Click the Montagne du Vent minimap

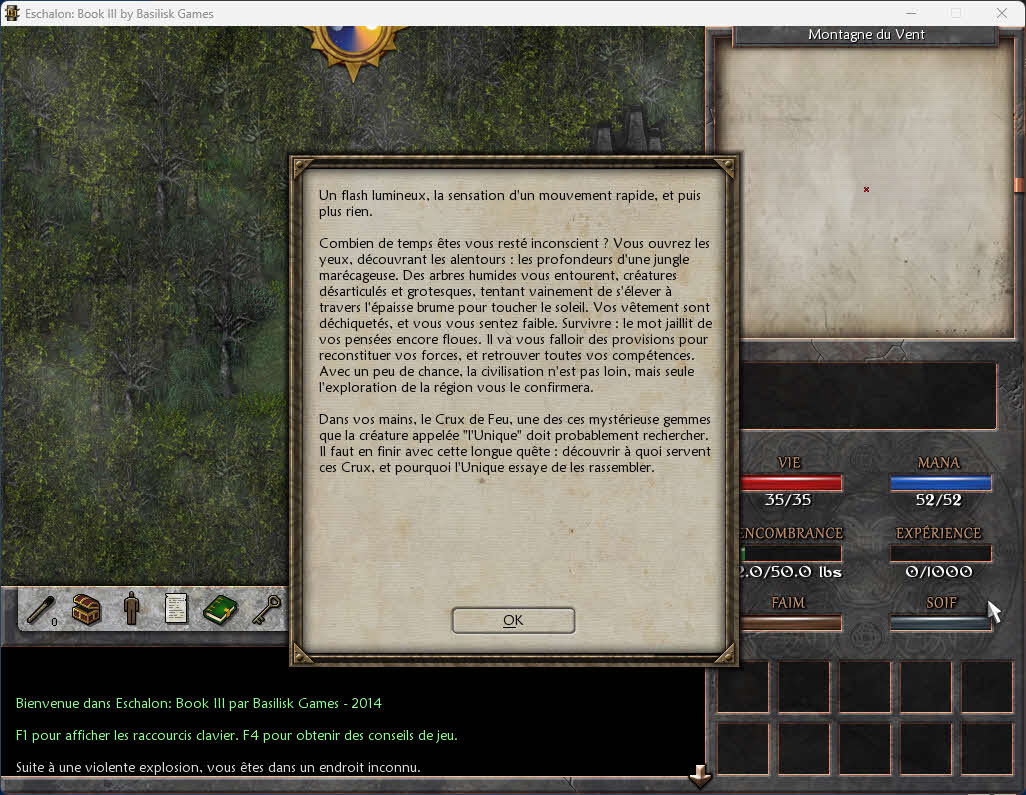(x=866, y=190)
